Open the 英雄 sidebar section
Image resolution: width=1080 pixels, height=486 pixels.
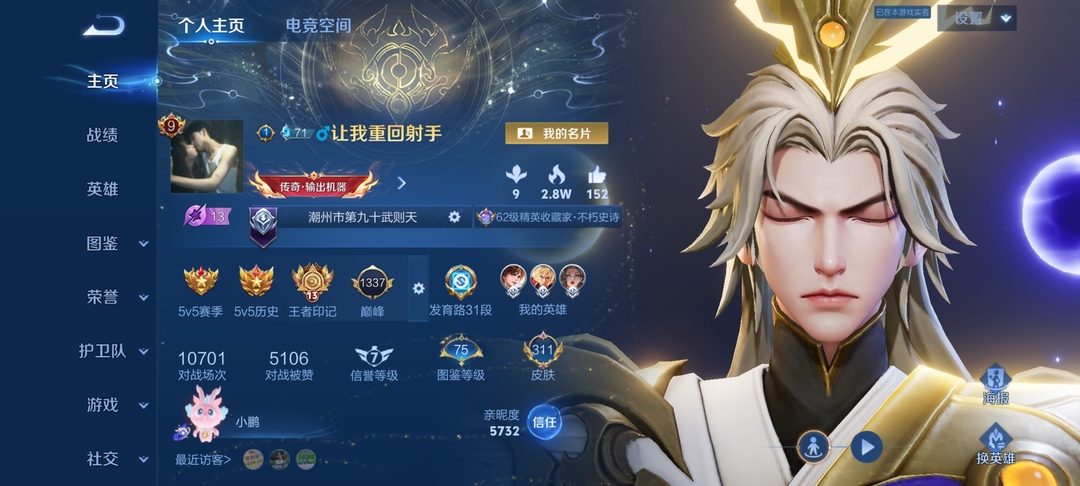pyautogui.click(x=103, y=189)
